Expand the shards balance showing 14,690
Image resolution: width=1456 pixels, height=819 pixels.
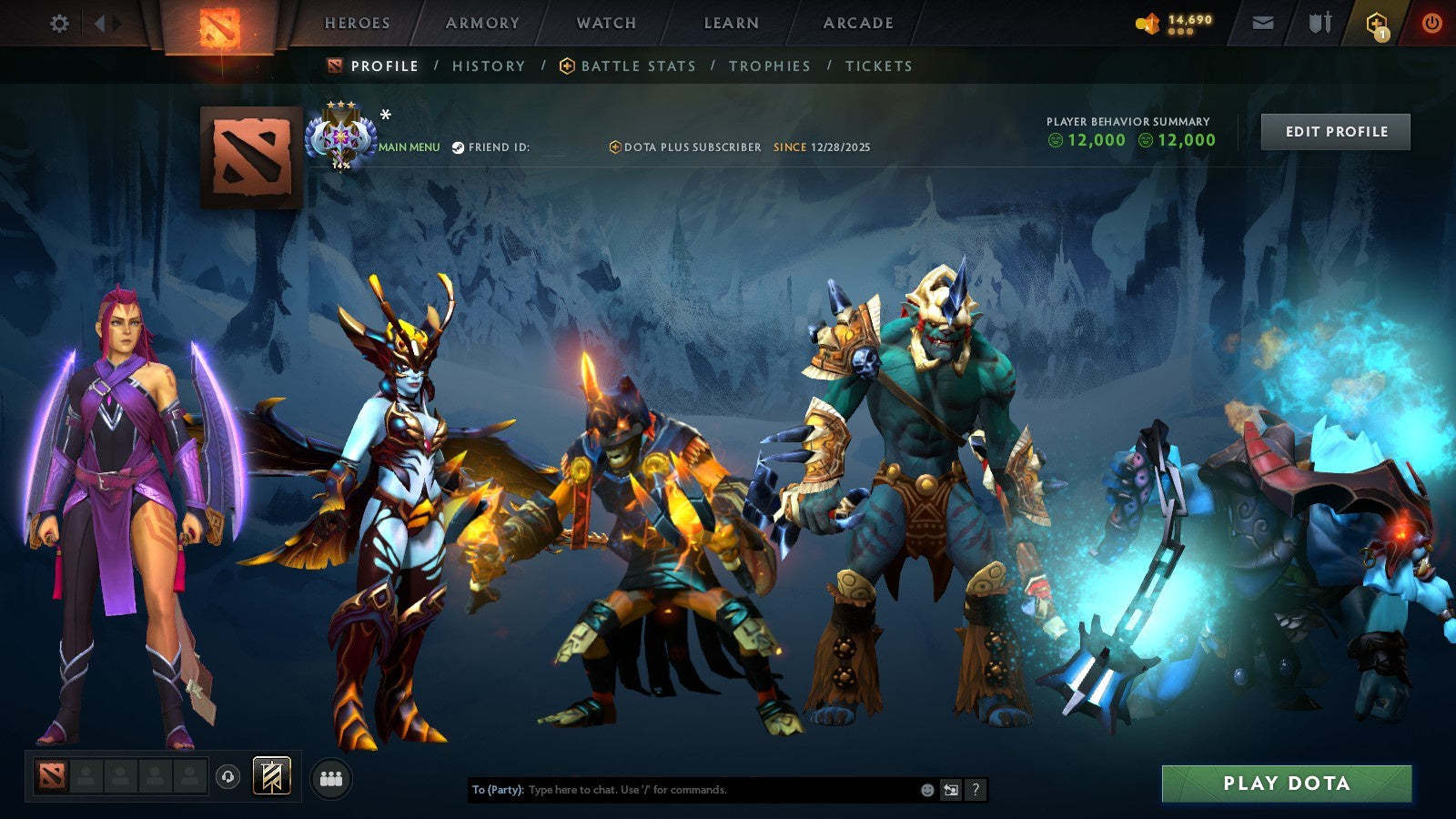1169,22
